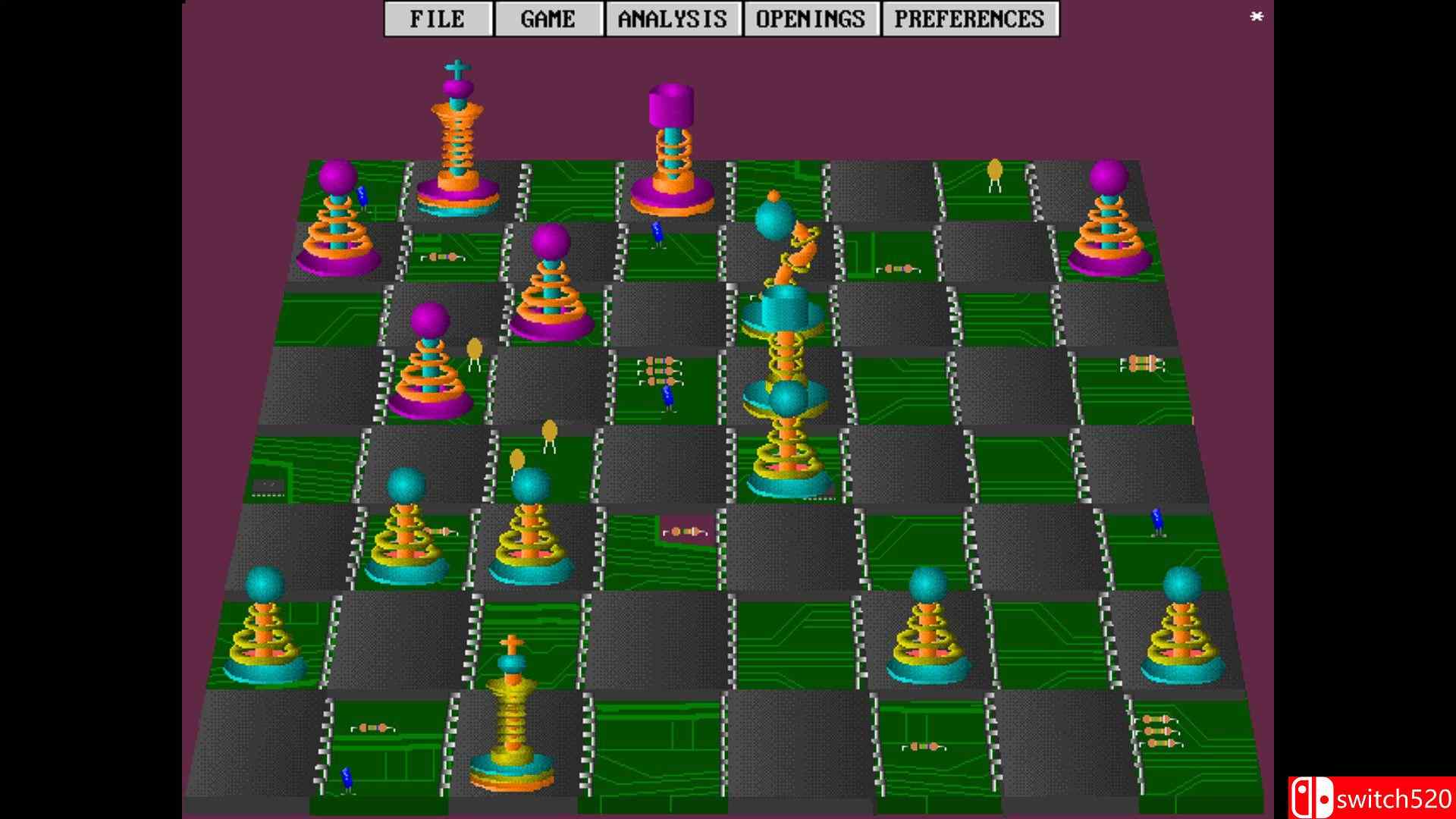Viewport: 1456px width, 819px height.
Task: Open the FILE menu
Action: click(438, 17)
